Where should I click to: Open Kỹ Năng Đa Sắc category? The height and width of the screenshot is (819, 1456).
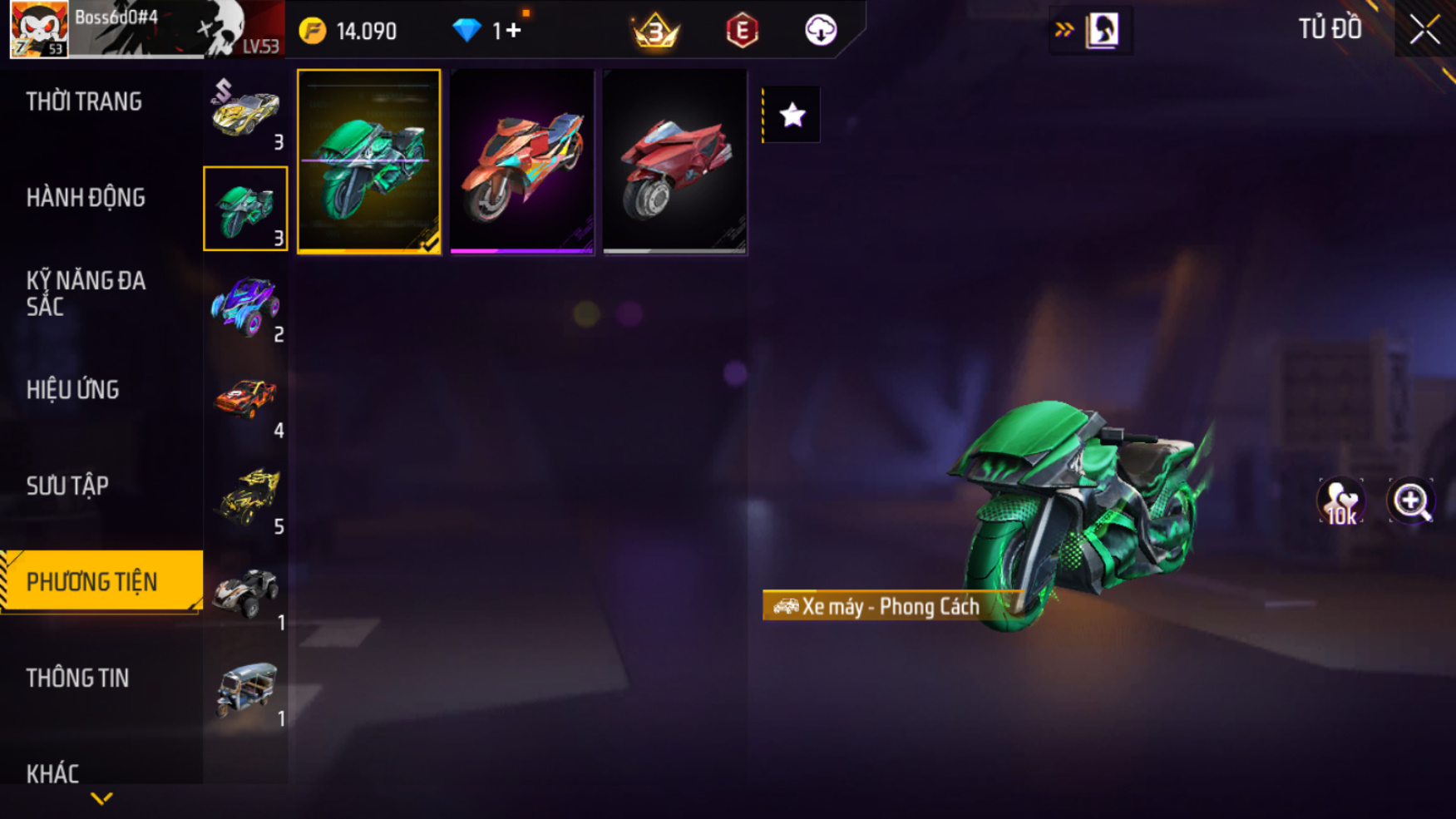[x=86, y=294]
